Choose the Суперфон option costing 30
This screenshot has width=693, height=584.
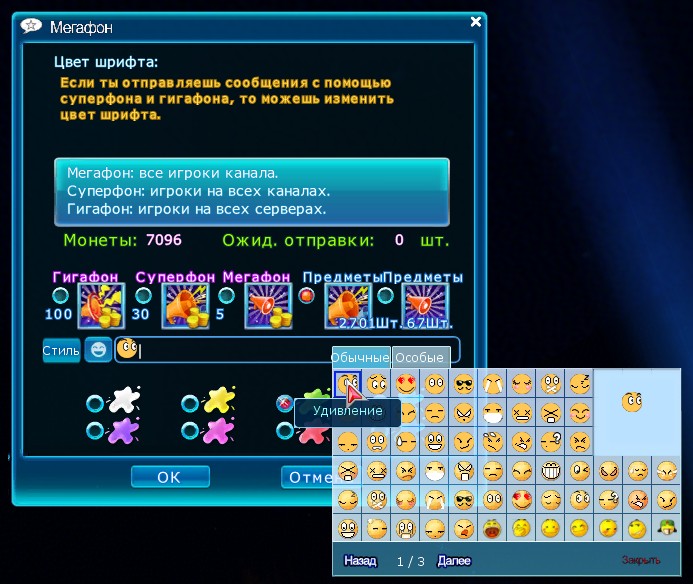pyautogui.click(x=142, y=295)
